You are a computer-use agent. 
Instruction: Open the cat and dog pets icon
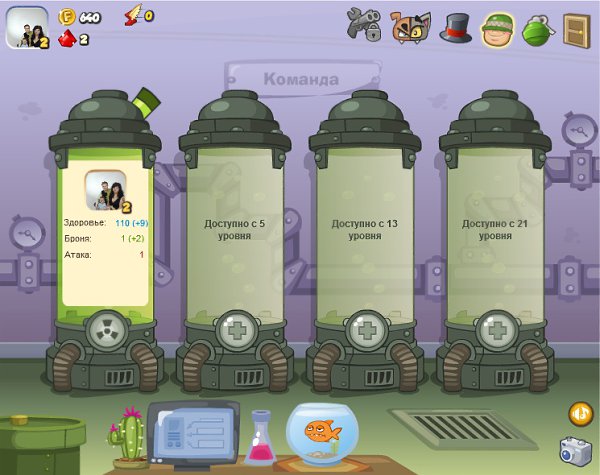click(x=410, y=26)
